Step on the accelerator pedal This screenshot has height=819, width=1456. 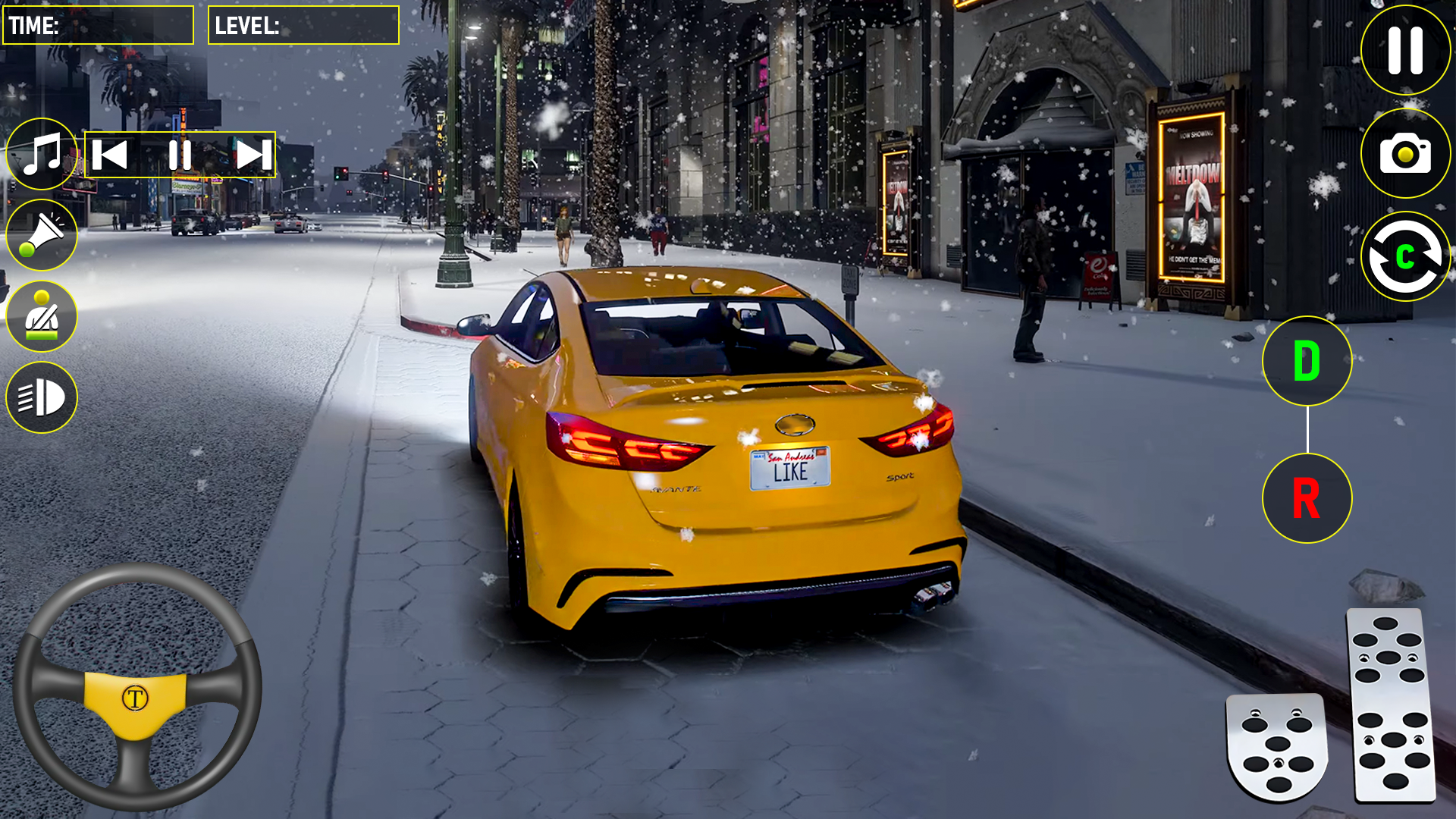click(x=1390, y=704)
